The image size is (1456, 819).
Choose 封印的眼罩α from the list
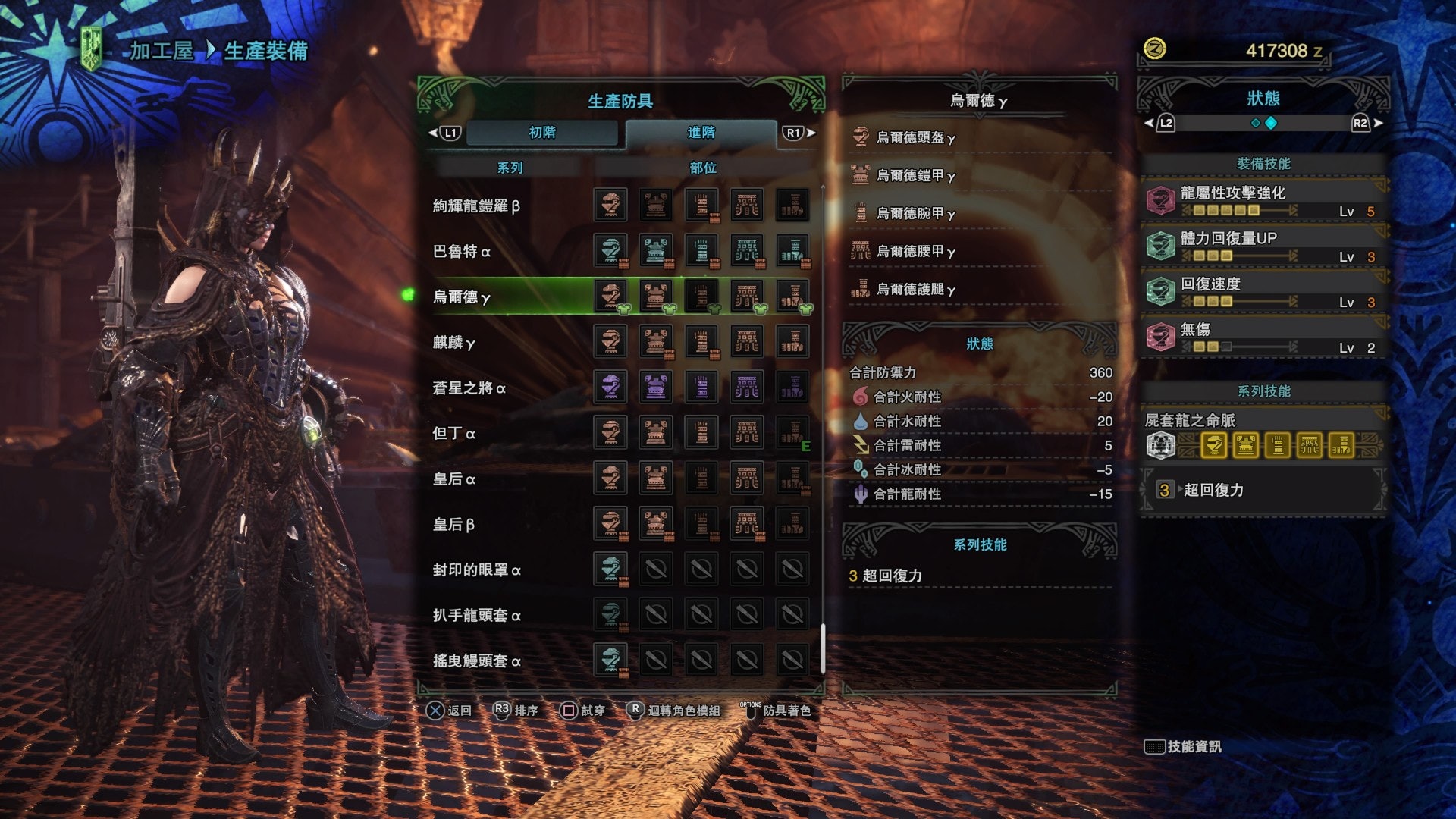476,570
